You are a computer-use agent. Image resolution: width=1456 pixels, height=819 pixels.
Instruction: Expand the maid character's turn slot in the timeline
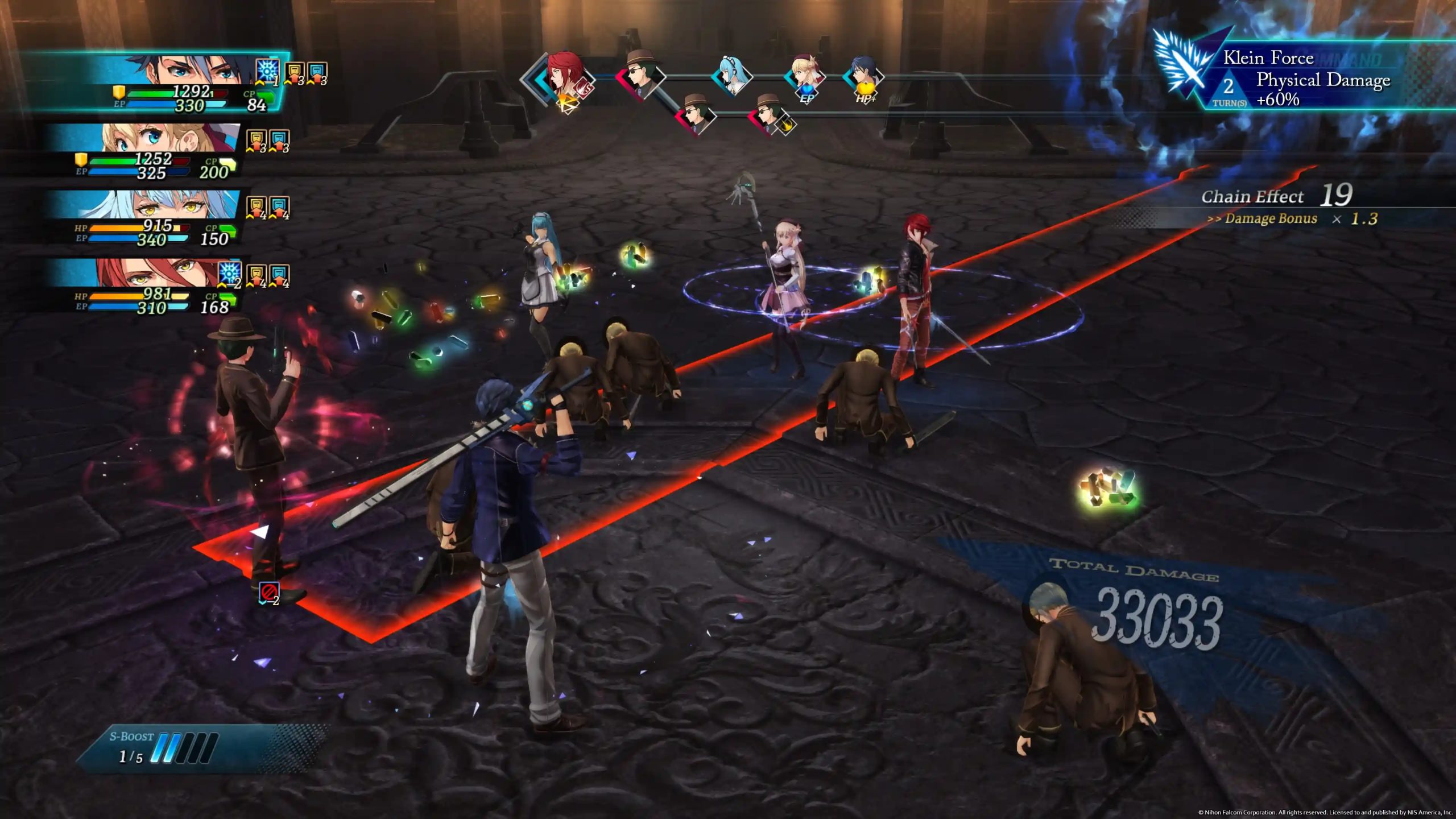[x=732, y=75]
